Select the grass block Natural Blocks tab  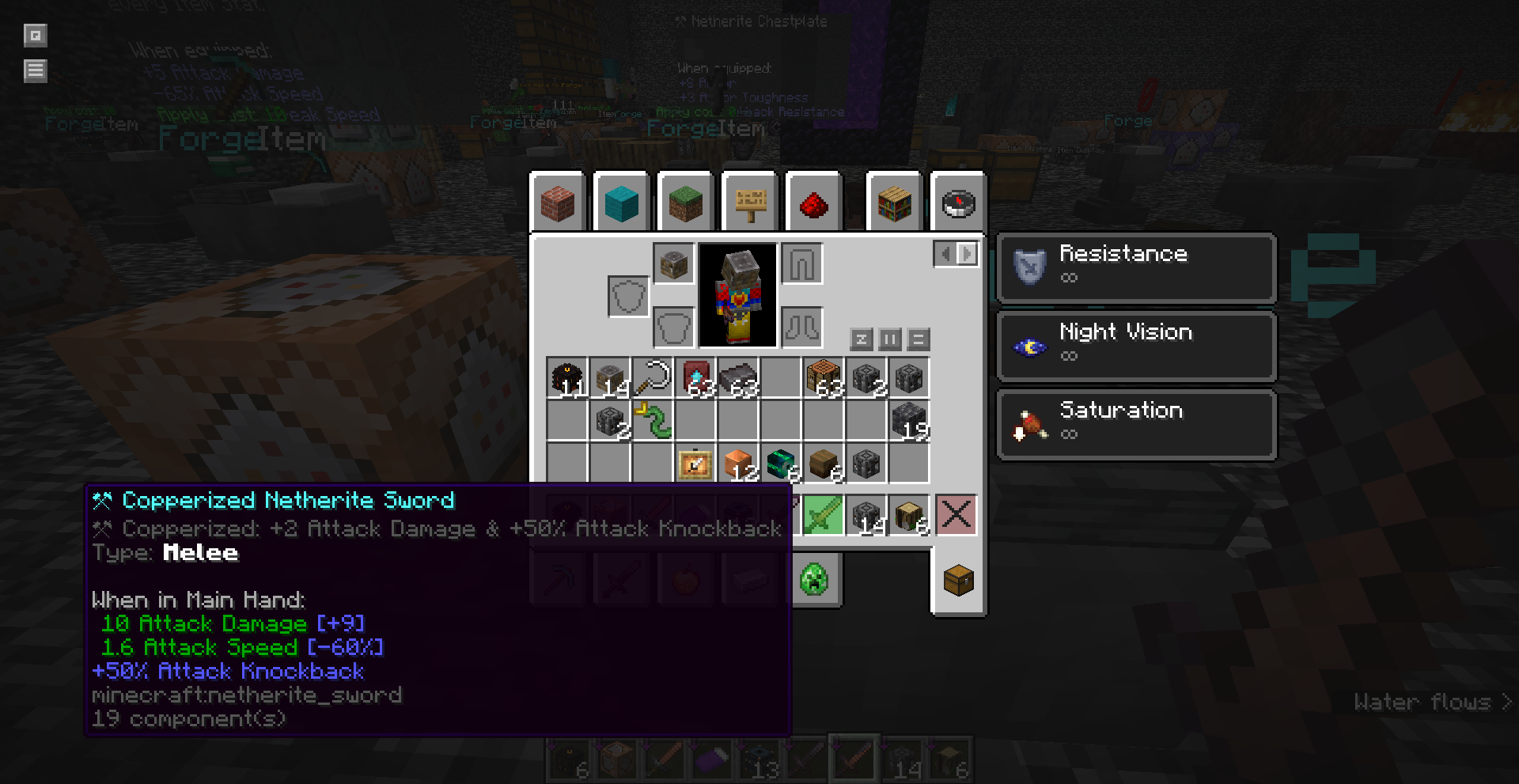pyautogui.click(x=685, y=203)
